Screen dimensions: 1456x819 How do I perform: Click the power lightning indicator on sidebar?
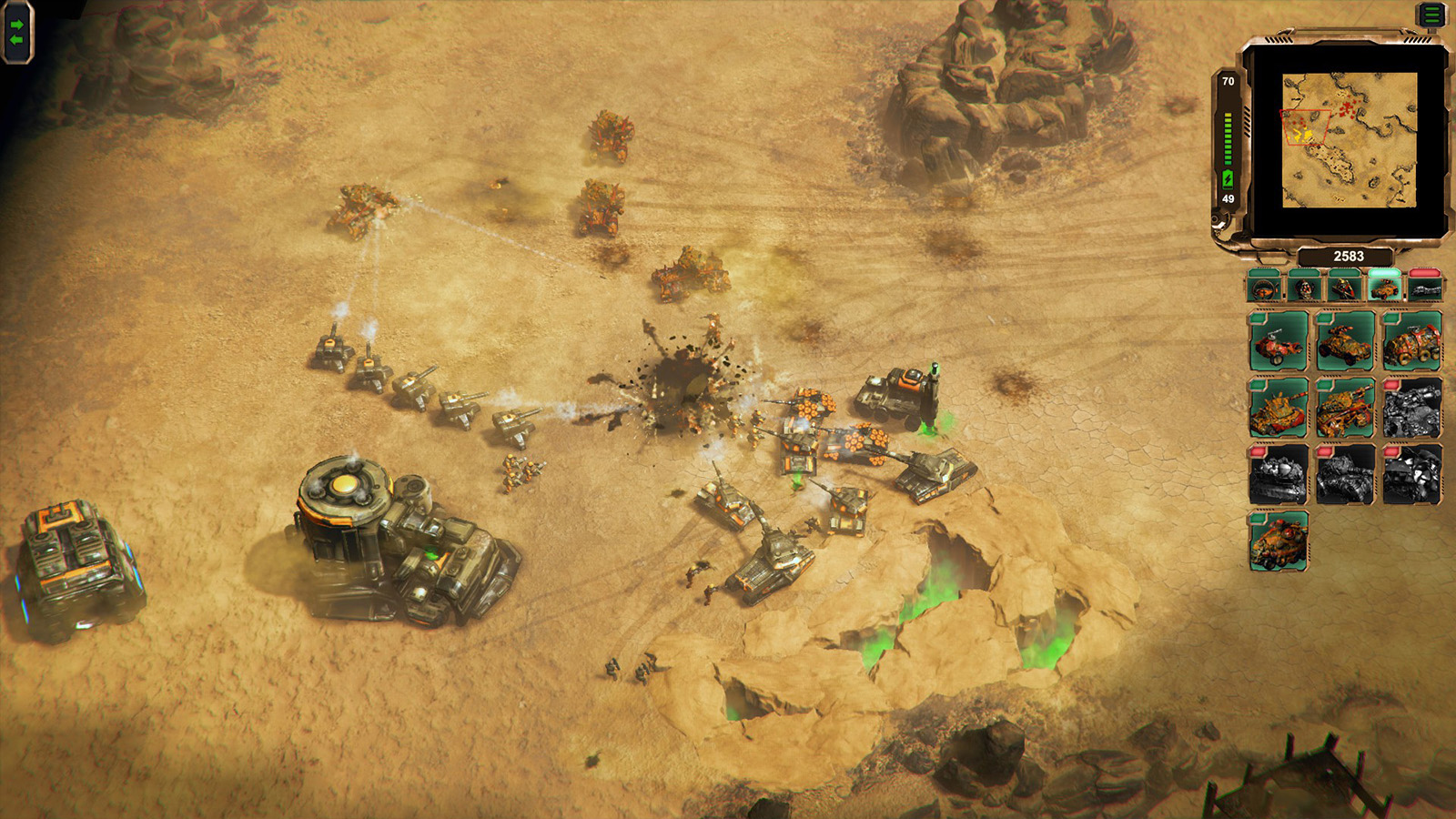[x=1228, y=178]
